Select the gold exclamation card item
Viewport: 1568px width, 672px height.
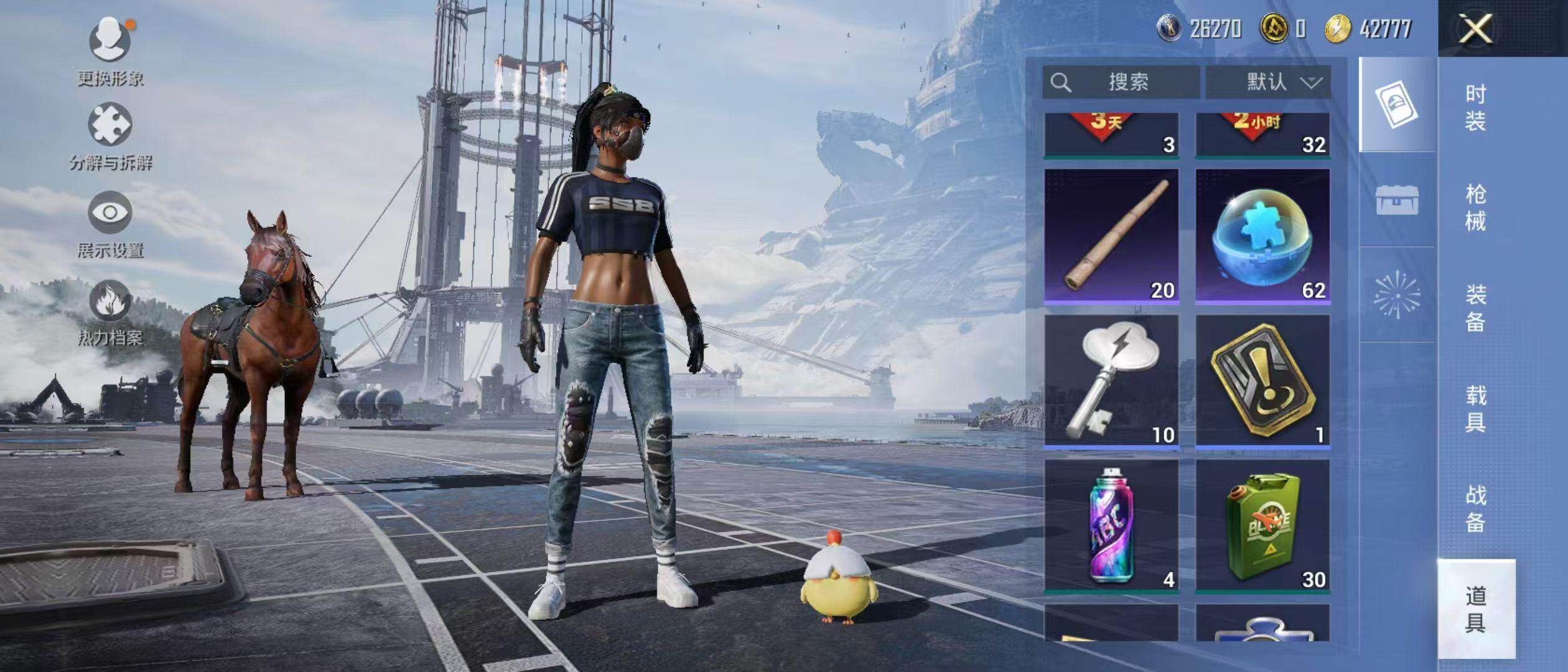click(1262, 381)
